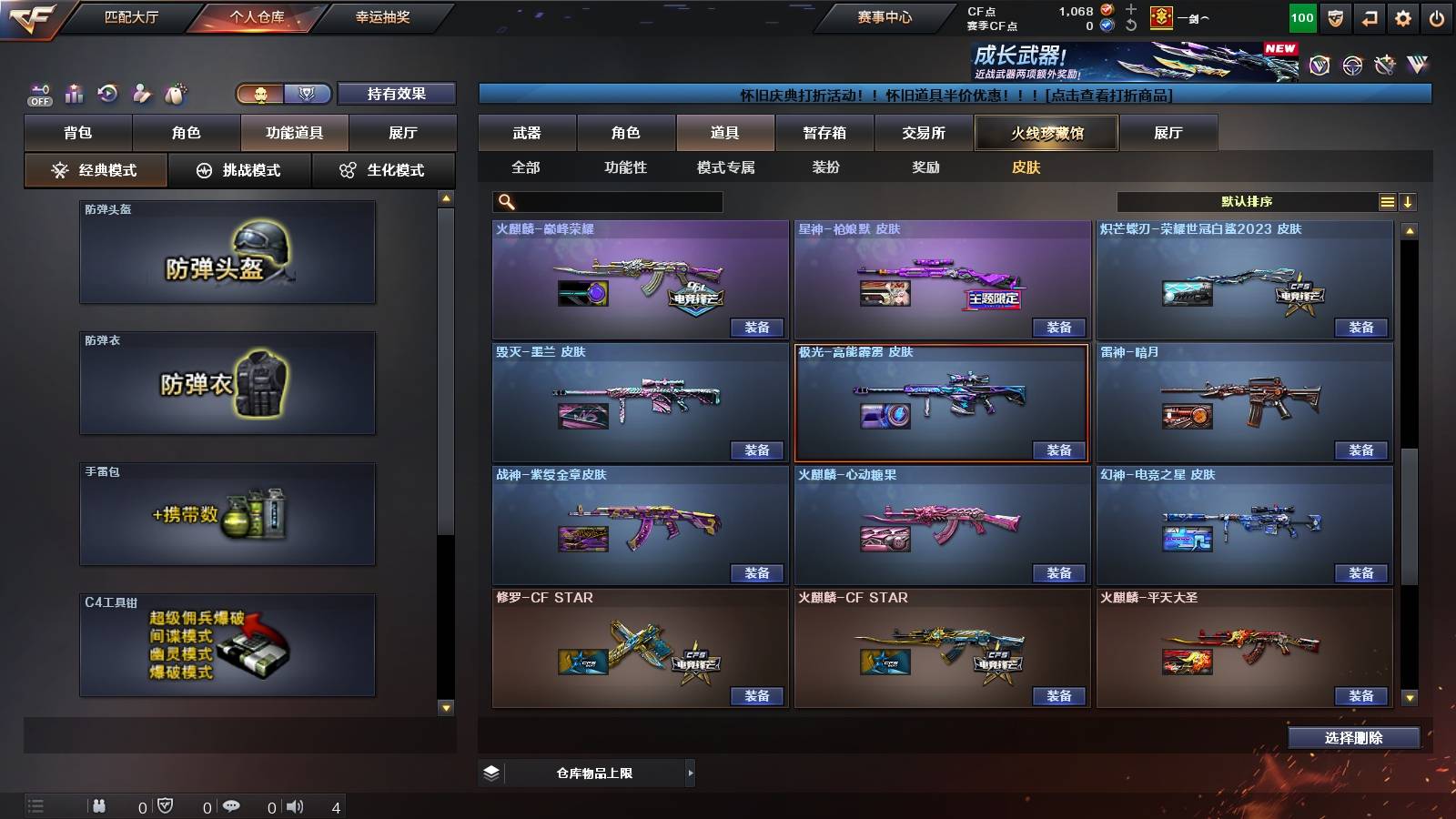Equip the 极光-高能霹雳 skin via its 装备 button
This screenshot has height=819, width=1456.
1058,449
